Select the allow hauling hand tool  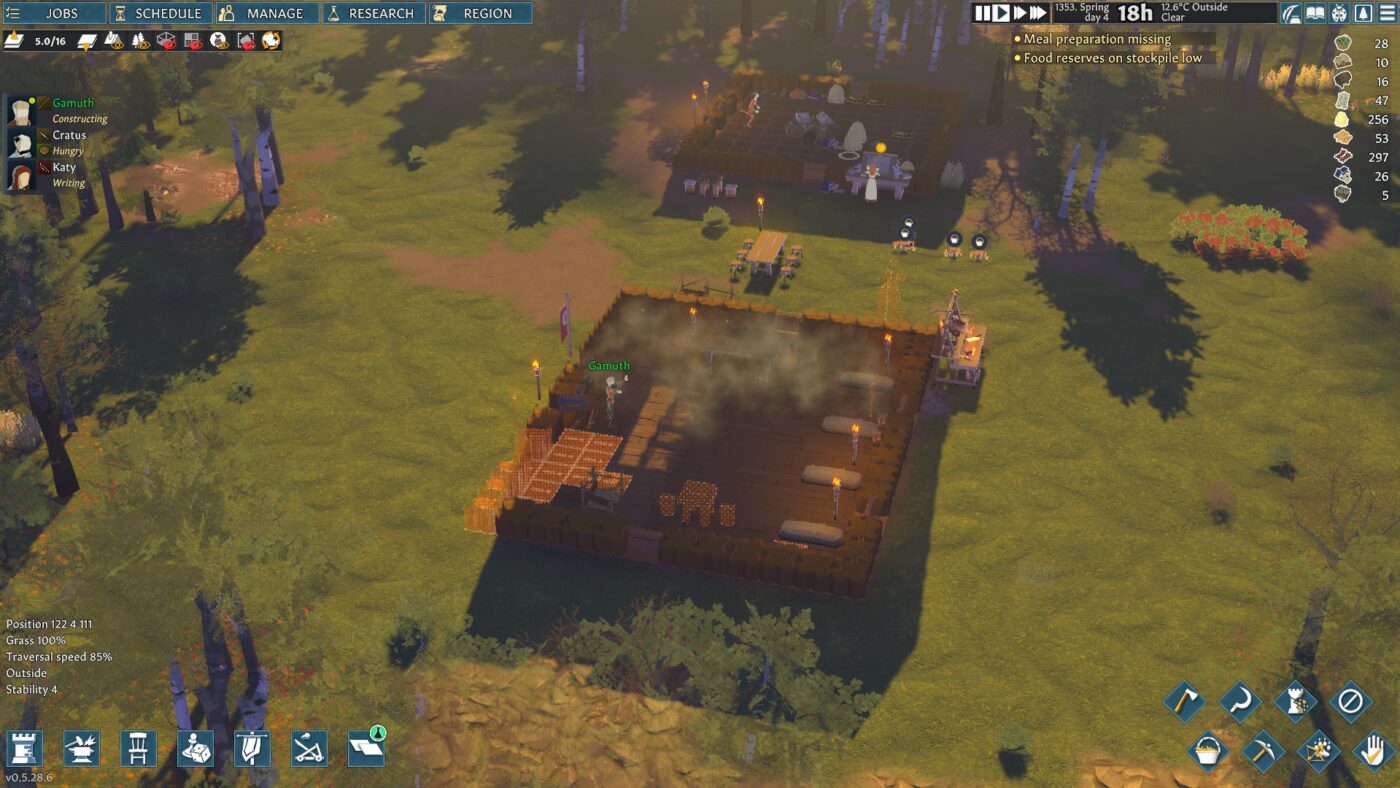pos(1372,751)
